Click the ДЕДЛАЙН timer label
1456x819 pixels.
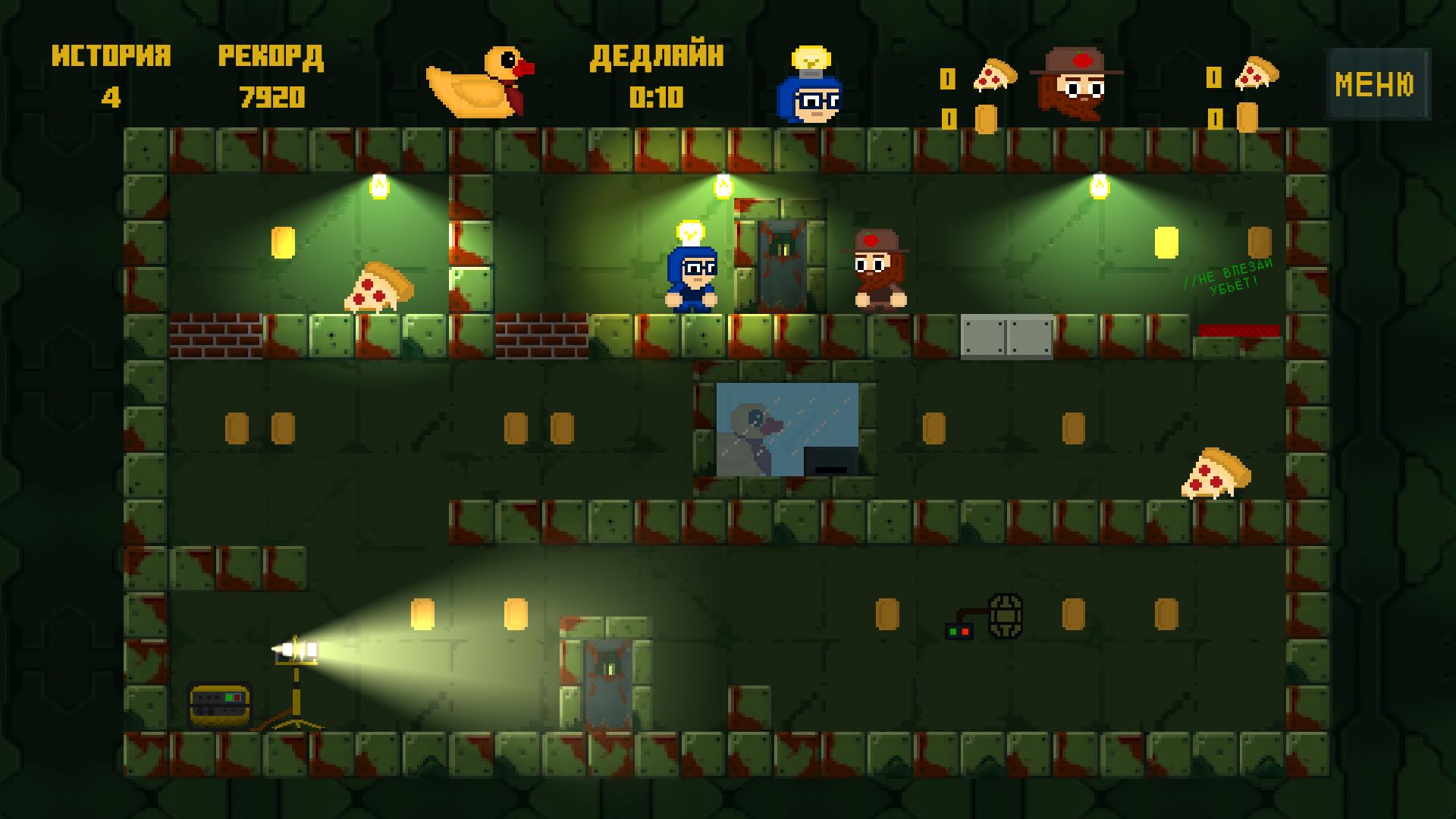coord(658,55)
